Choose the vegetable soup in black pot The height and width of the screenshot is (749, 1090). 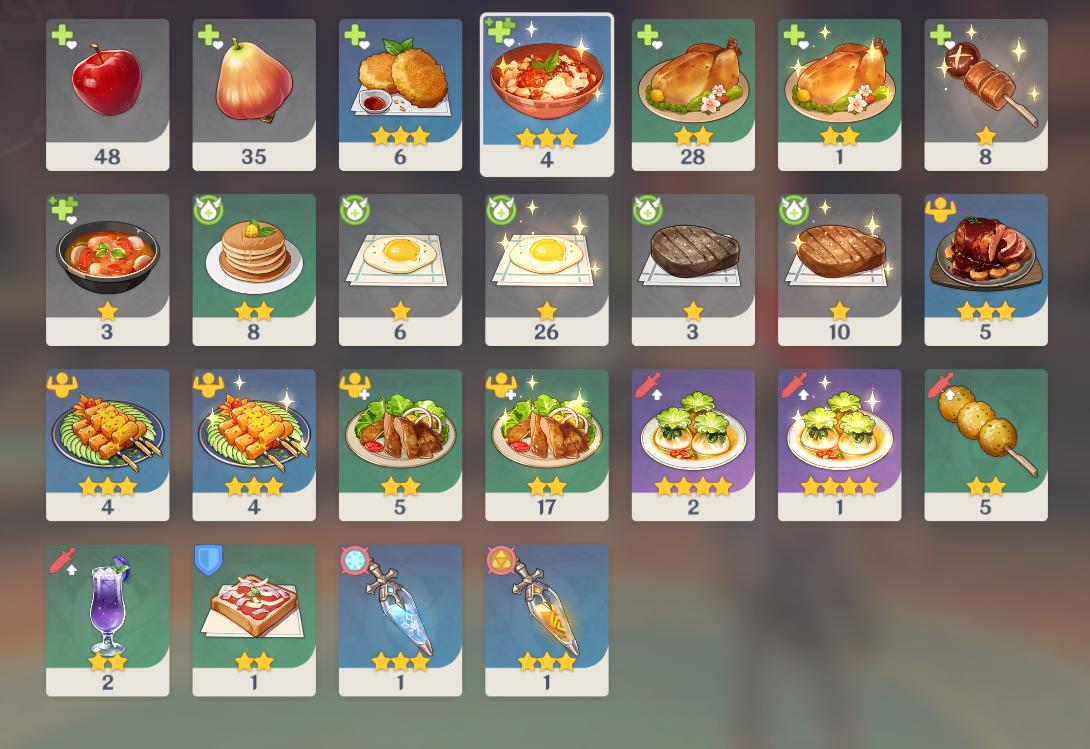coord(107,269)
